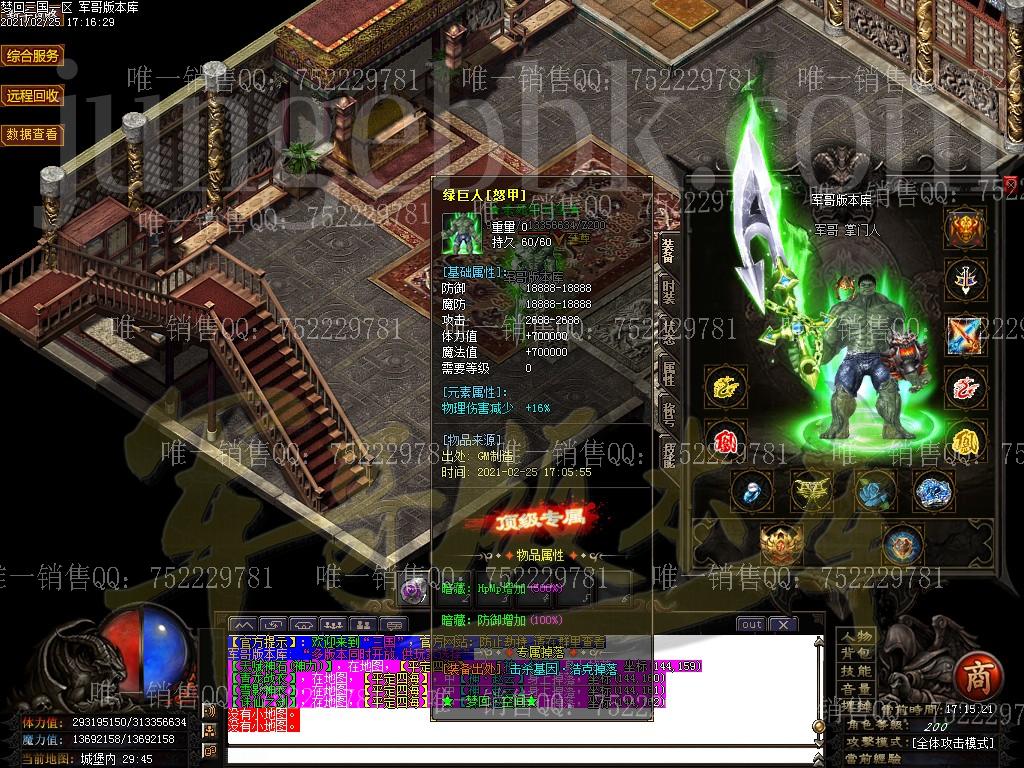Switch to the 时装 tab
The width and height of the screenshot is (1024, 768).
pos(668,292)
